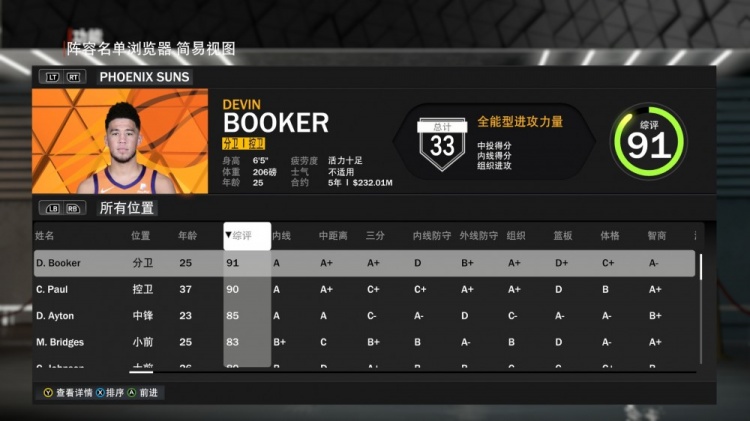750x421 pixels.
Task: Sort by the 内线 inside scoring column
Action: (x=281, y=236)
